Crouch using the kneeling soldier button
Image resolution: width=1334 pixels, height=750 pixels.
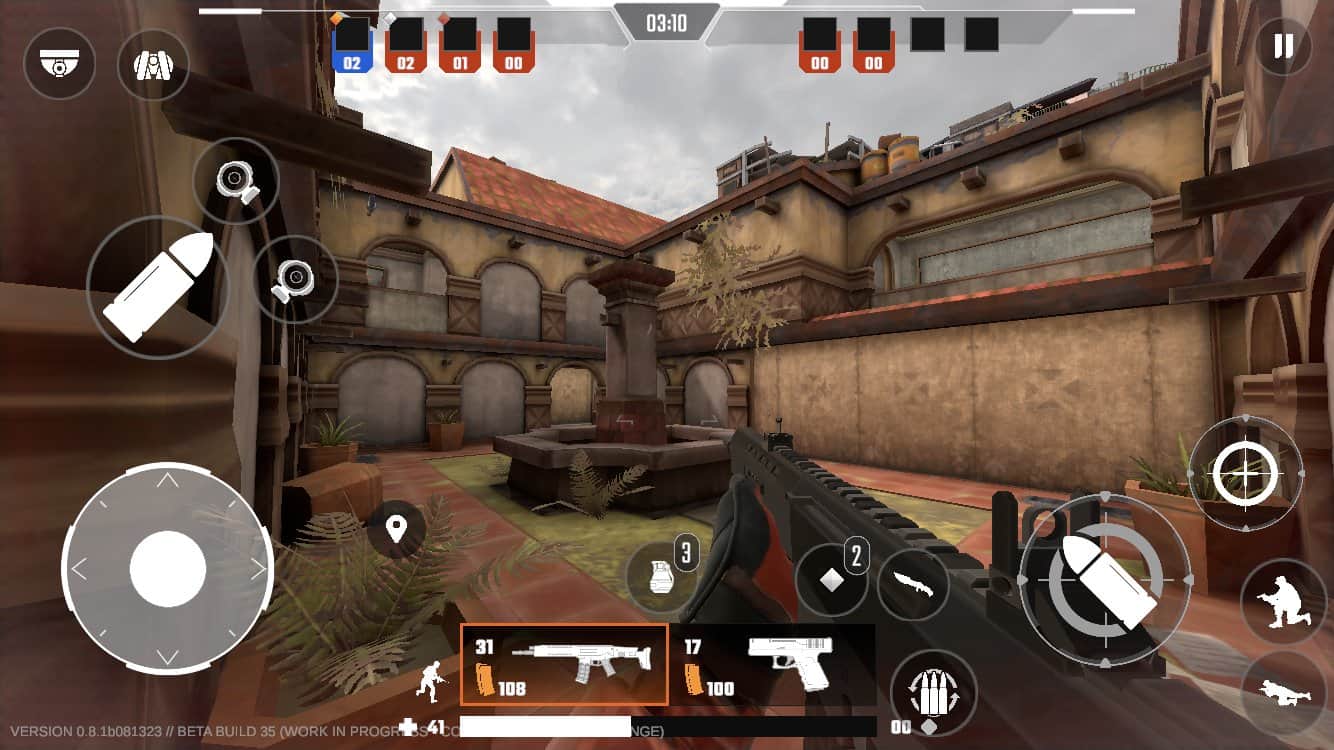[1282, 601]
